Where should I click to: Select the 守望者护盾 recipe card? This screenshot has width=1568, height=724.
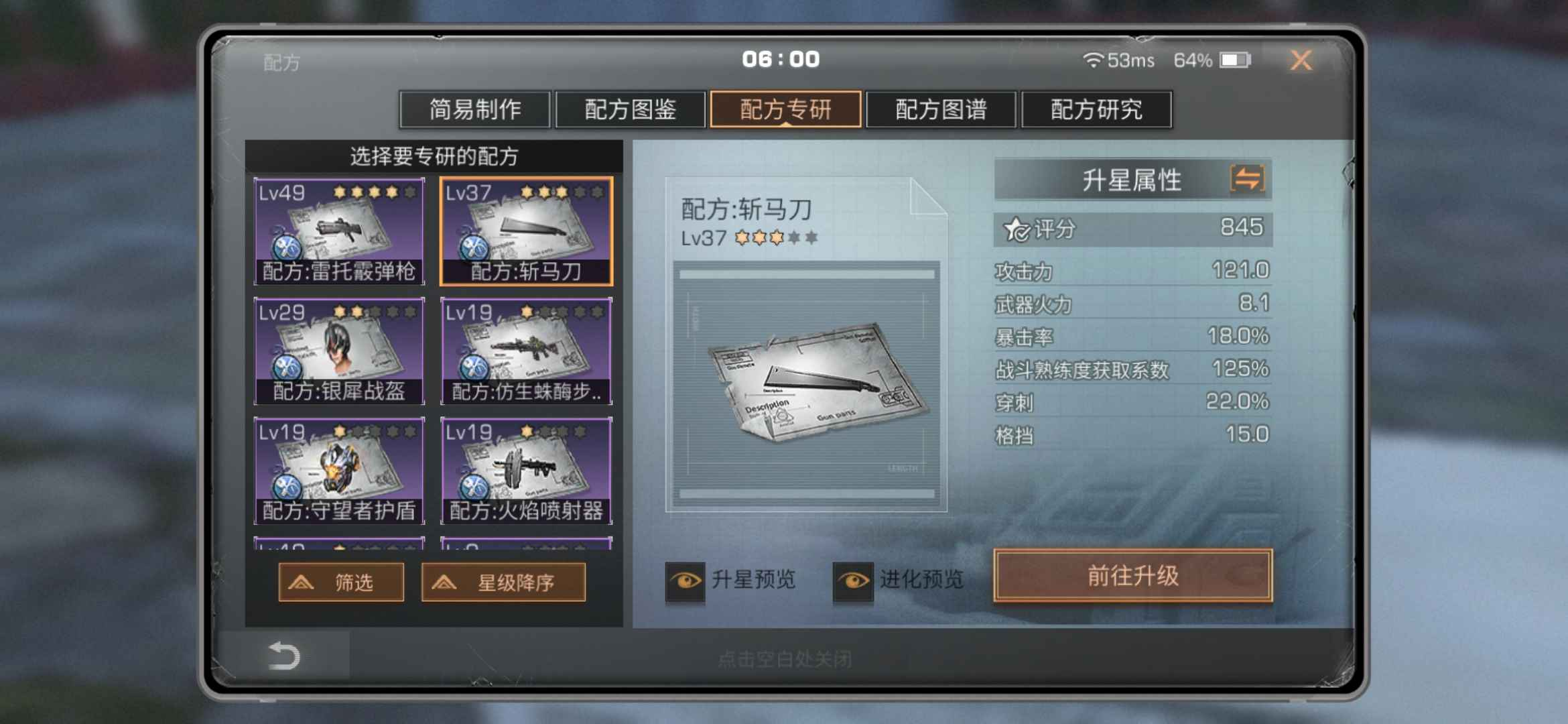[339, 471]
